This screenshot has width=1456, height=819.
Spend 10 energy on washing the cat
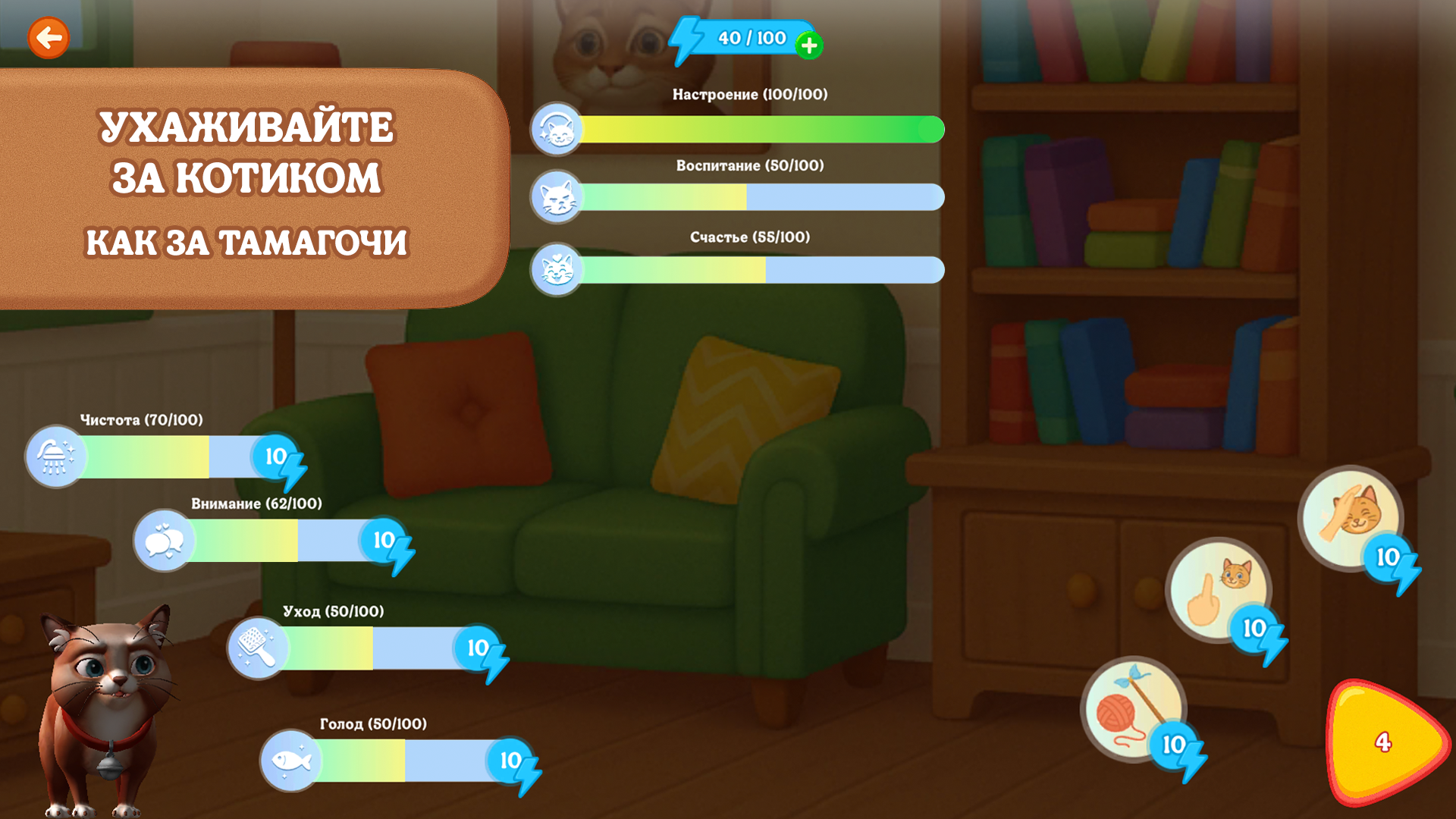(276, 458)
